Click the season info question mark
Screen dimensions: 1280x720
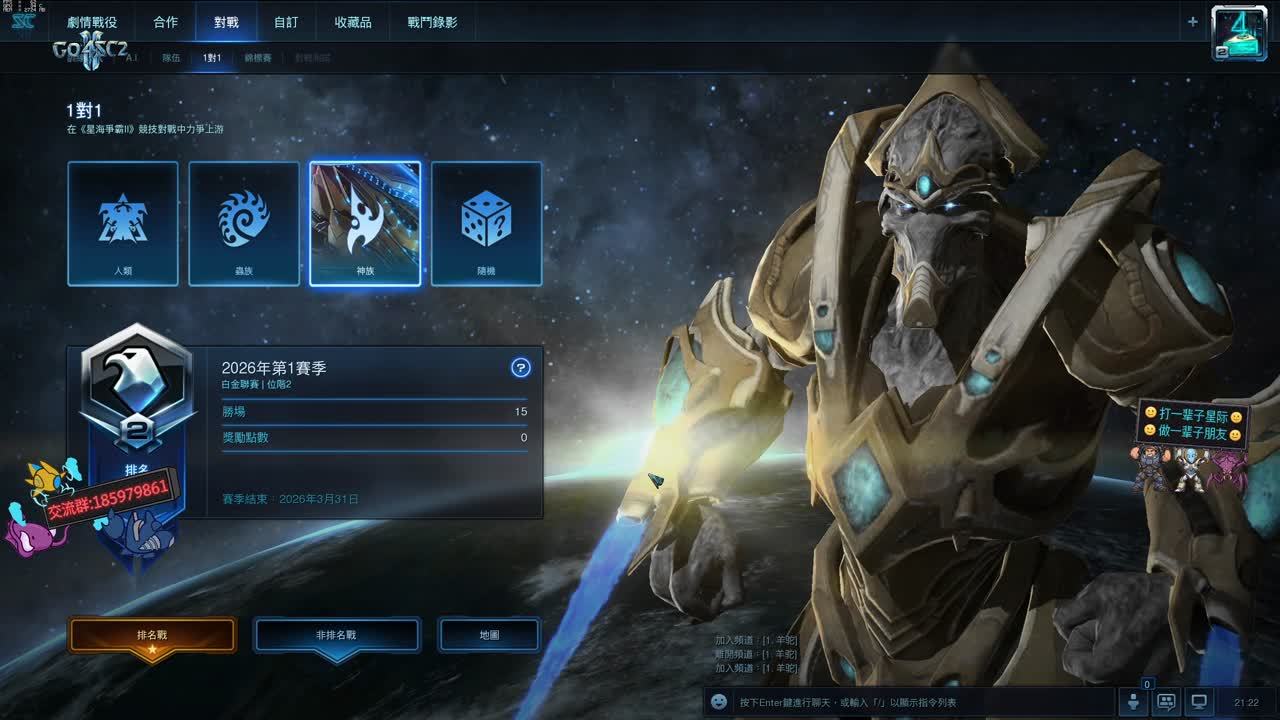pos(520,368)
